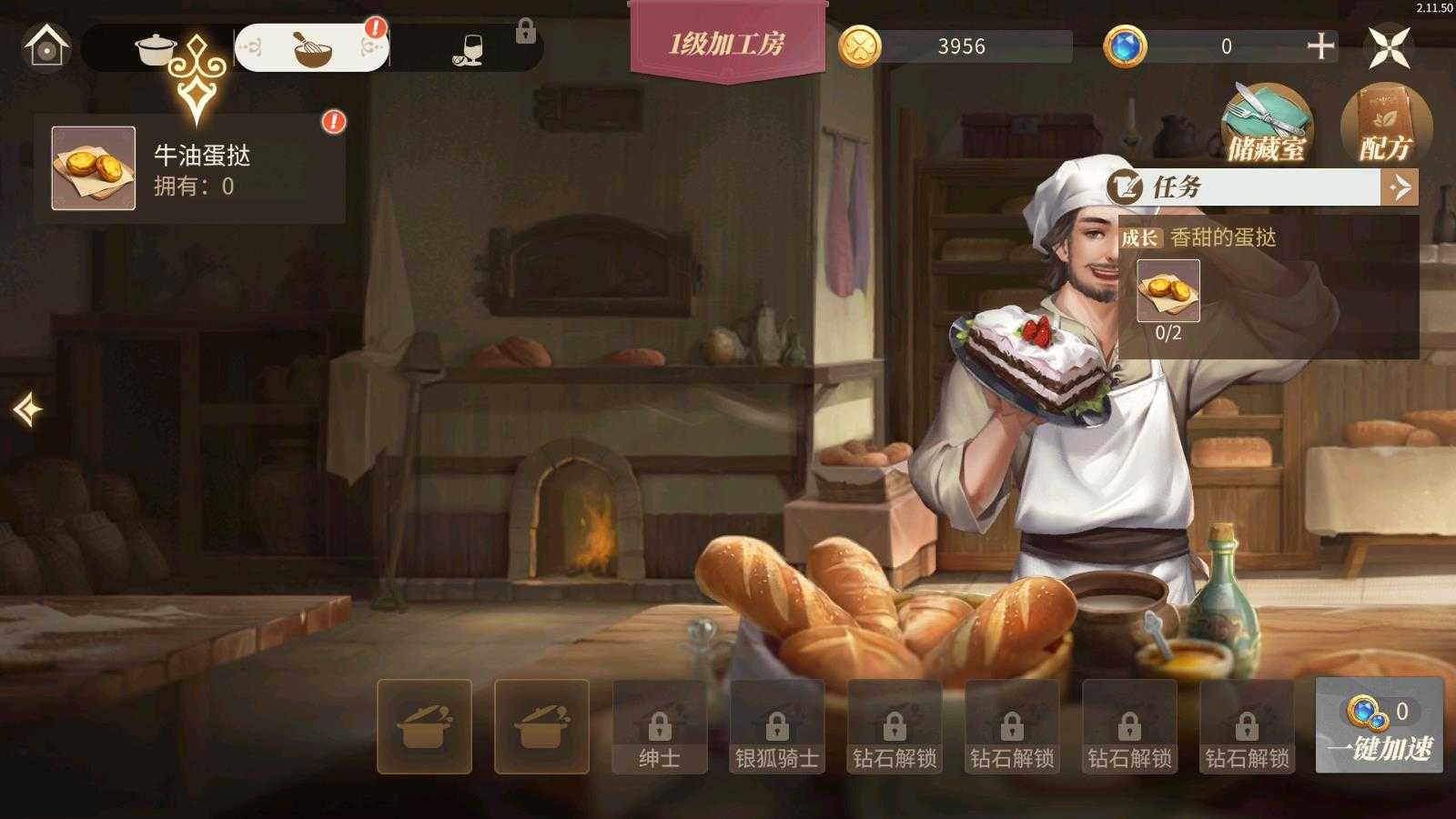Screen dimensions: 1456x819
Task: Click the + to buy diamonds
Action: (1321, 43)
